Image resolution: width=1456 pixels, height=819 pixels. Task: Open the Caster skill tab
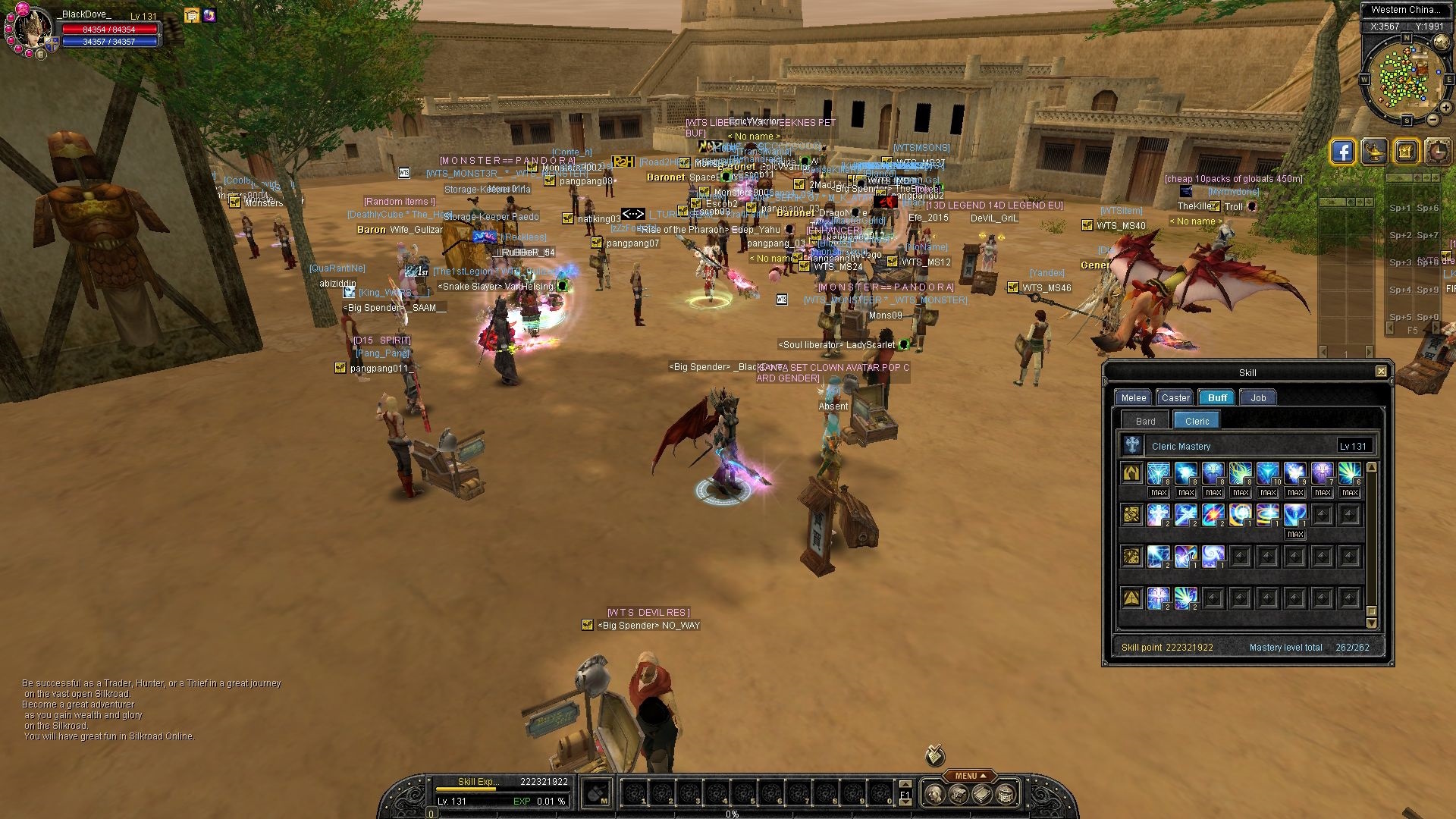tap(1175, 397)
